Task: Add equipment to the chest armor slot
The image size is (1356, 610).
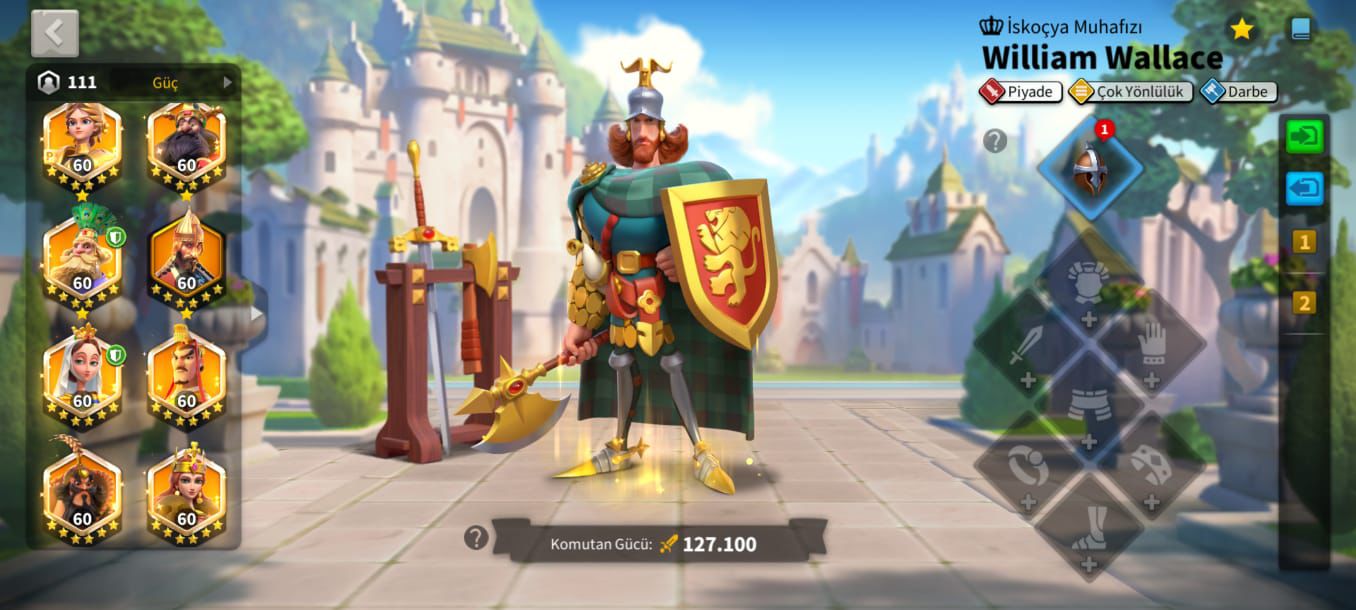Action: 1089,289
